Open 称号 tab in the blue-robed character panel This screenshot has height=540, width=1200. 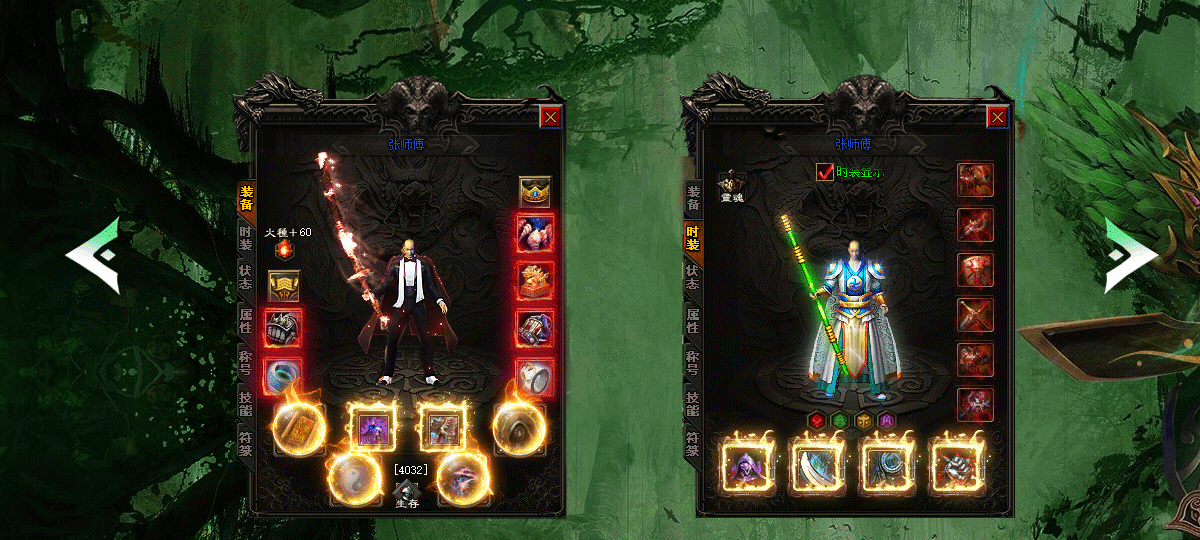(692, 361)
